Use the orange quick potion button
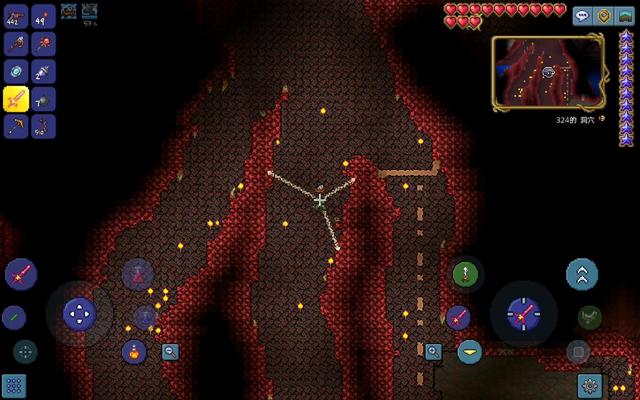Viewport: 640px width, 400px height. click(x=135, y=351)
